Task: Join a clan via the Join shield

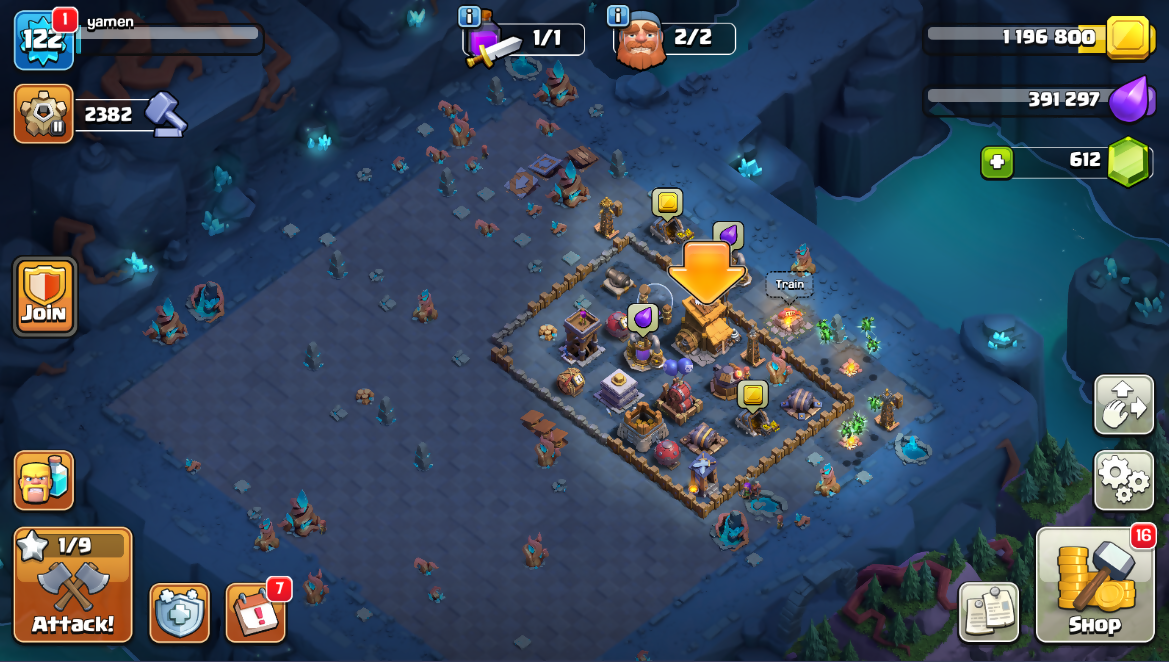Action: coord(45,297)
